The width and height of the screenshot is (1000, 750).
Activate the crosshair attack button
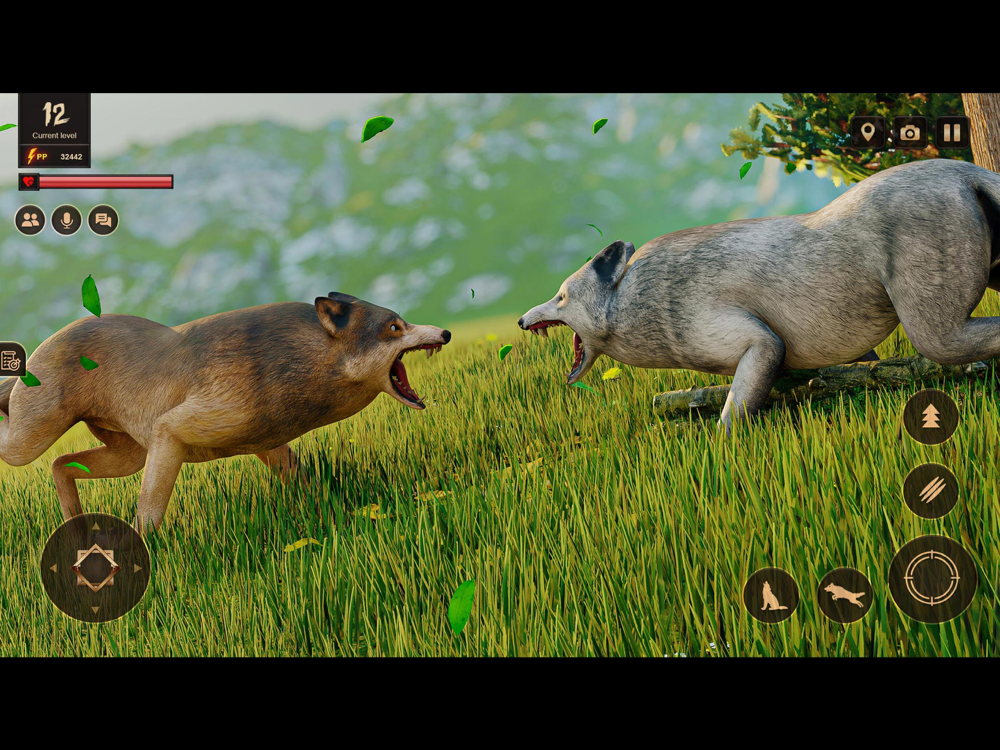932,579
